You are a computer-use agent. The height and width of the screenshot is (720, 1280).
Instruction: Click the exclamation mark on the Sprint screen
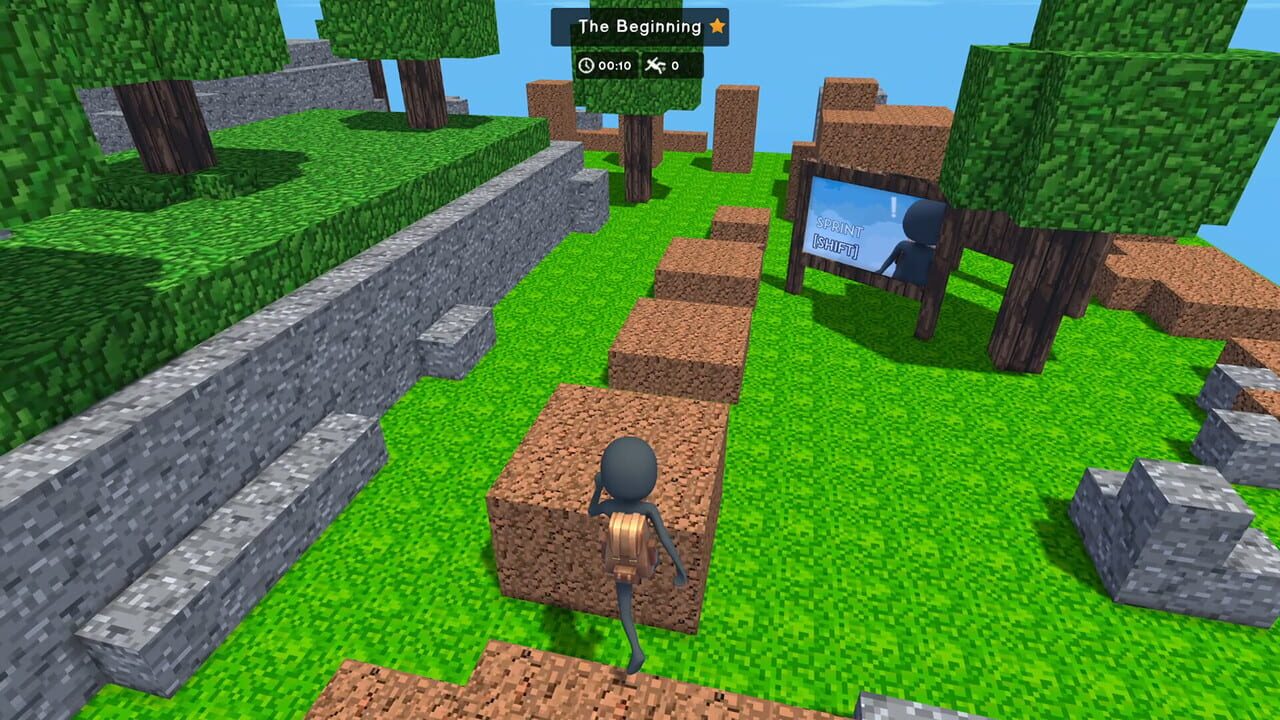tap(894, 207)
